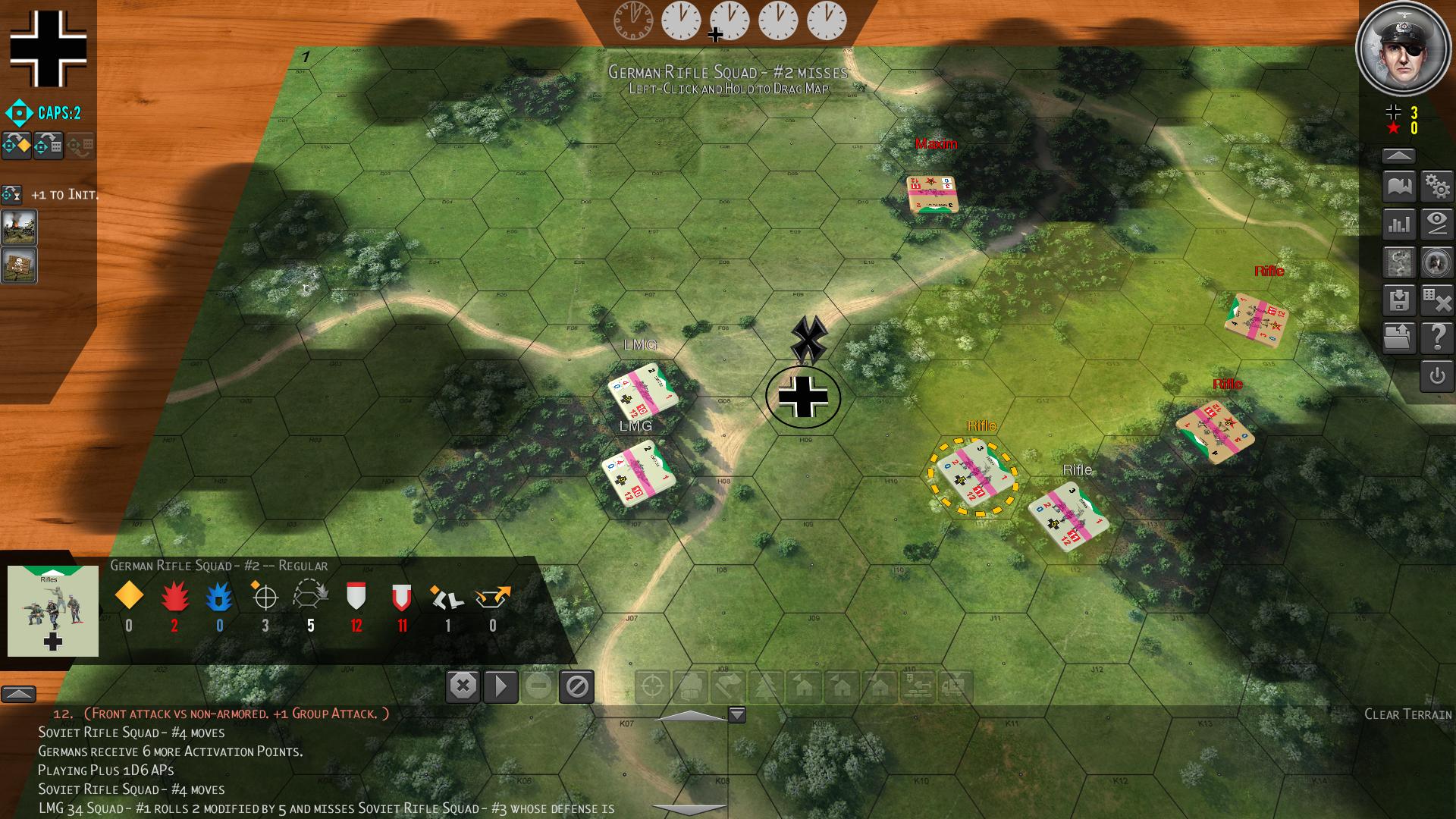
Task: Load a game with the folder button
Action: 1399,338
